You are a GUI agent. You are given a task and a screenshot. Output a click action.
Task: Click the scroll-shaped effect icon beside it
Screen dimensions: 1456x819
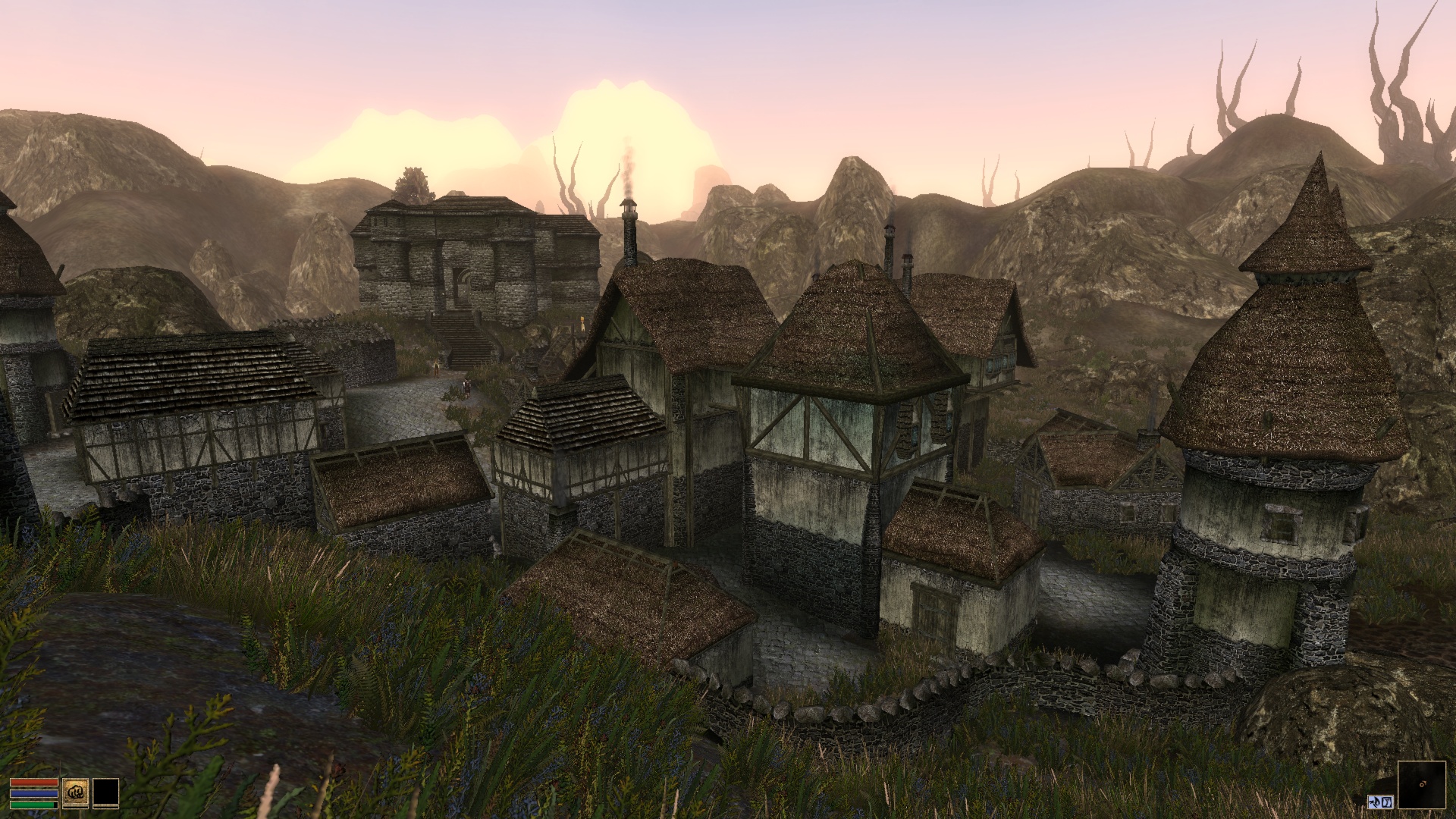tap(1387, 802)
